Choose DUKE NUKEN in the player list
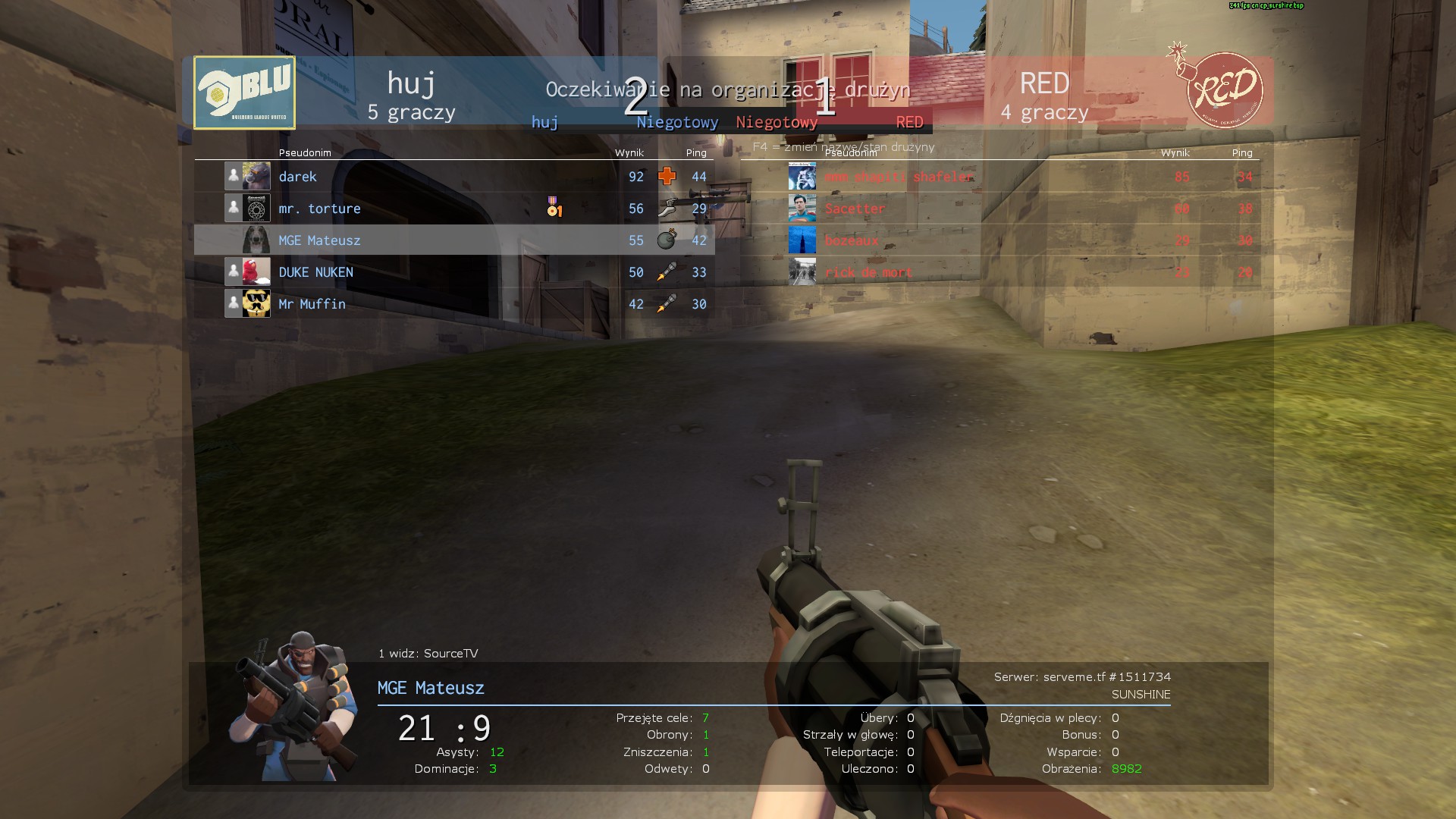Viewport: 1456px width, 819px height. pos(453,272)
